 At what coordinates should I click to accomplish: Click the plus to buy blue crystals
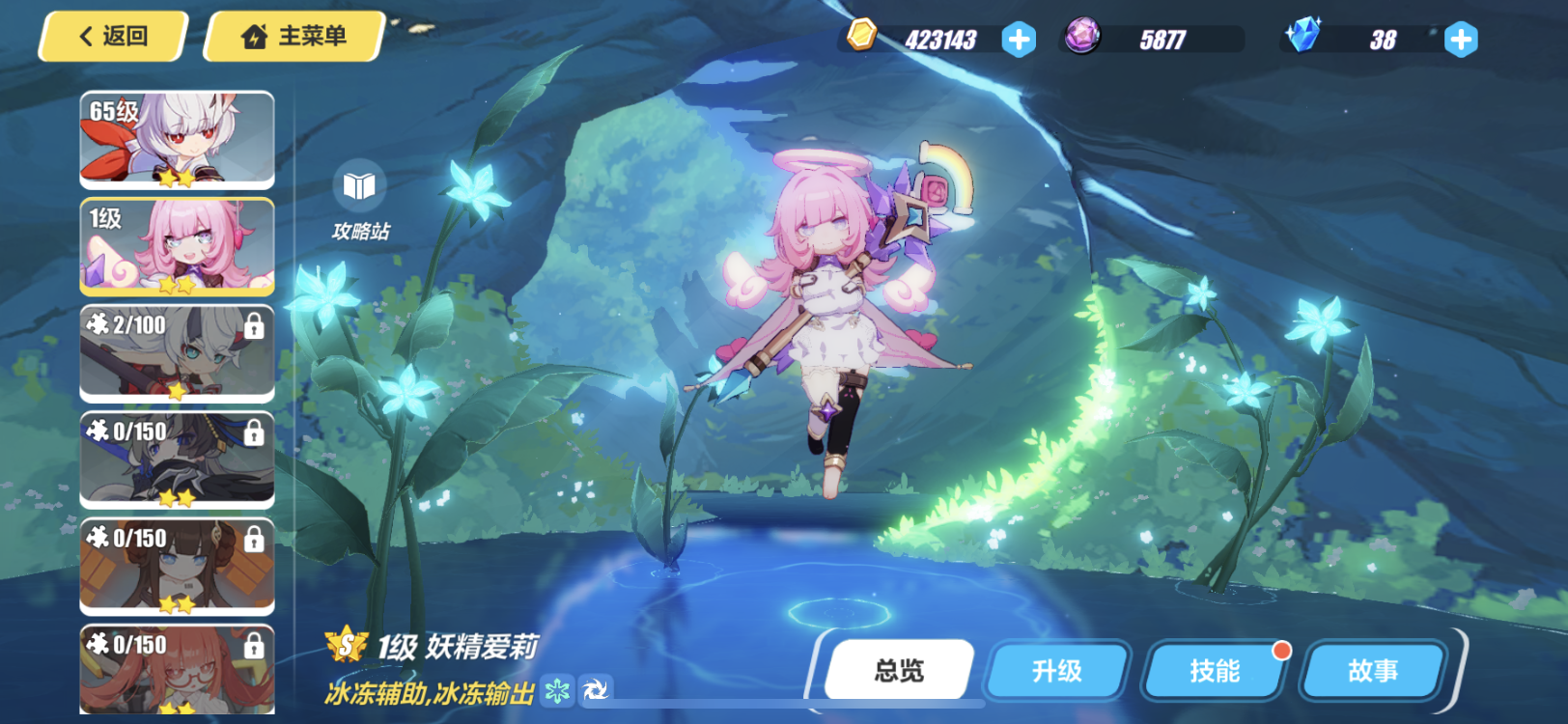(1459, 40)
